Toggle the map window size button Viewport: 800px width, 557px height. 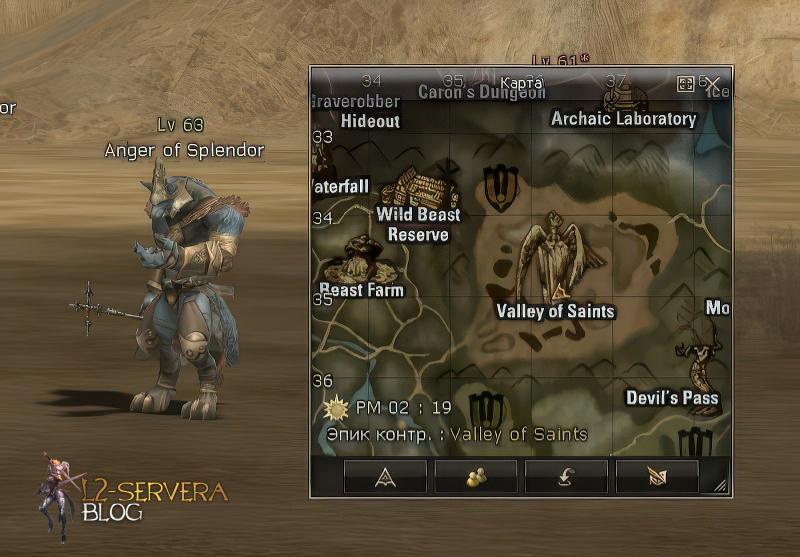click(x=686, y=83)
